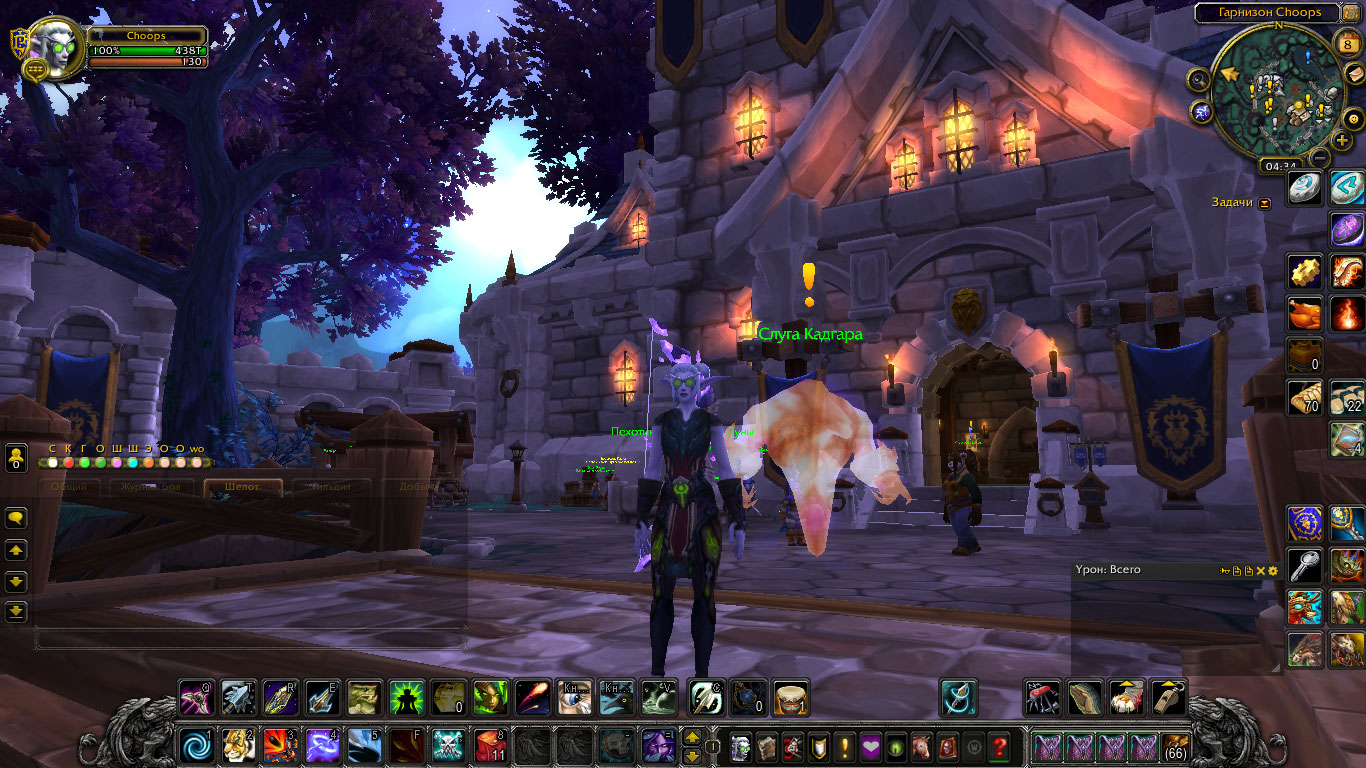Viewport: 1366px width, 768px height.
Task: Activate the blue swirl ability in slot 1
Action: (194, 746)
